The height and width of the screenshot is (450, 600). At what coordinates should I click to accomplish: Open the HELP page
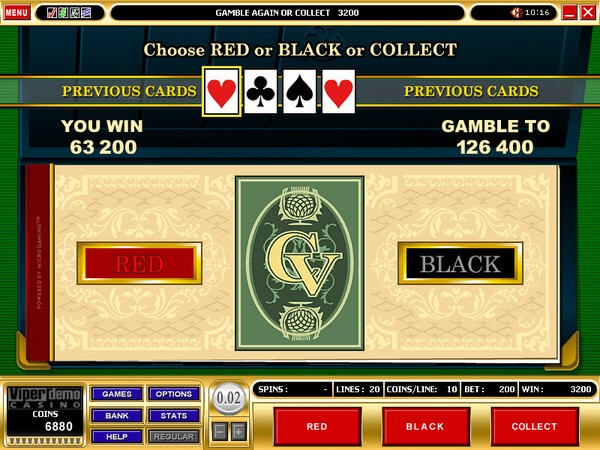[117, 436]
